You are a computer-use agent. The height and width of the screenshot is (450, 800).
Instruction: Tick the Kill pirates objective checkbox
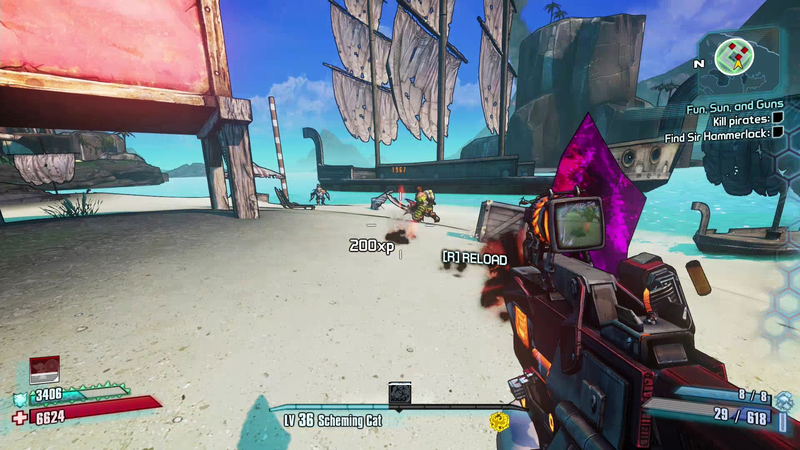click(776, 119)
